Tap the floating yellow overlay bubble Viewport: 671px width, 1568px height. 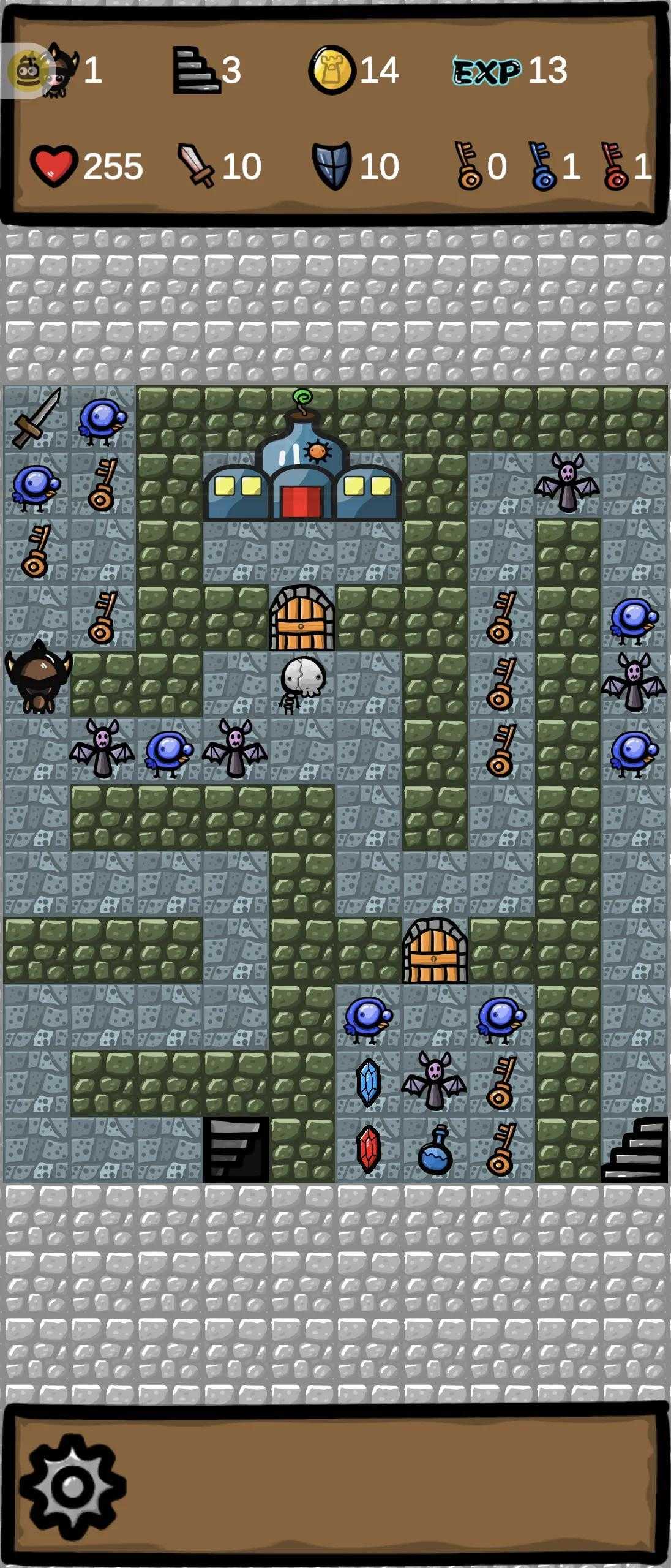26,72
